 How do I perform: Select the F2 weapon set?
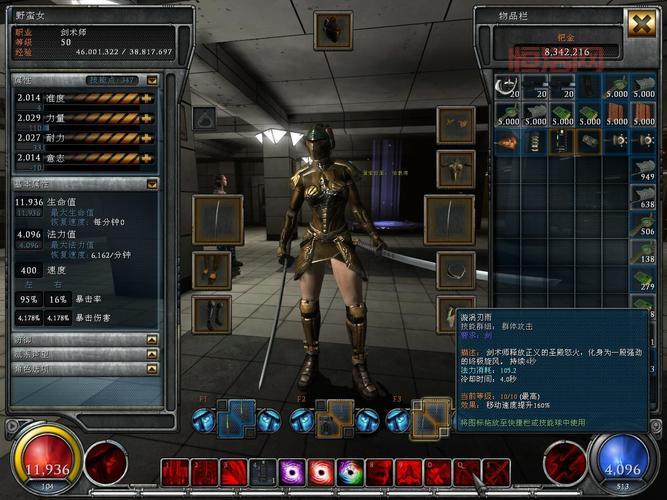(336, 420)
